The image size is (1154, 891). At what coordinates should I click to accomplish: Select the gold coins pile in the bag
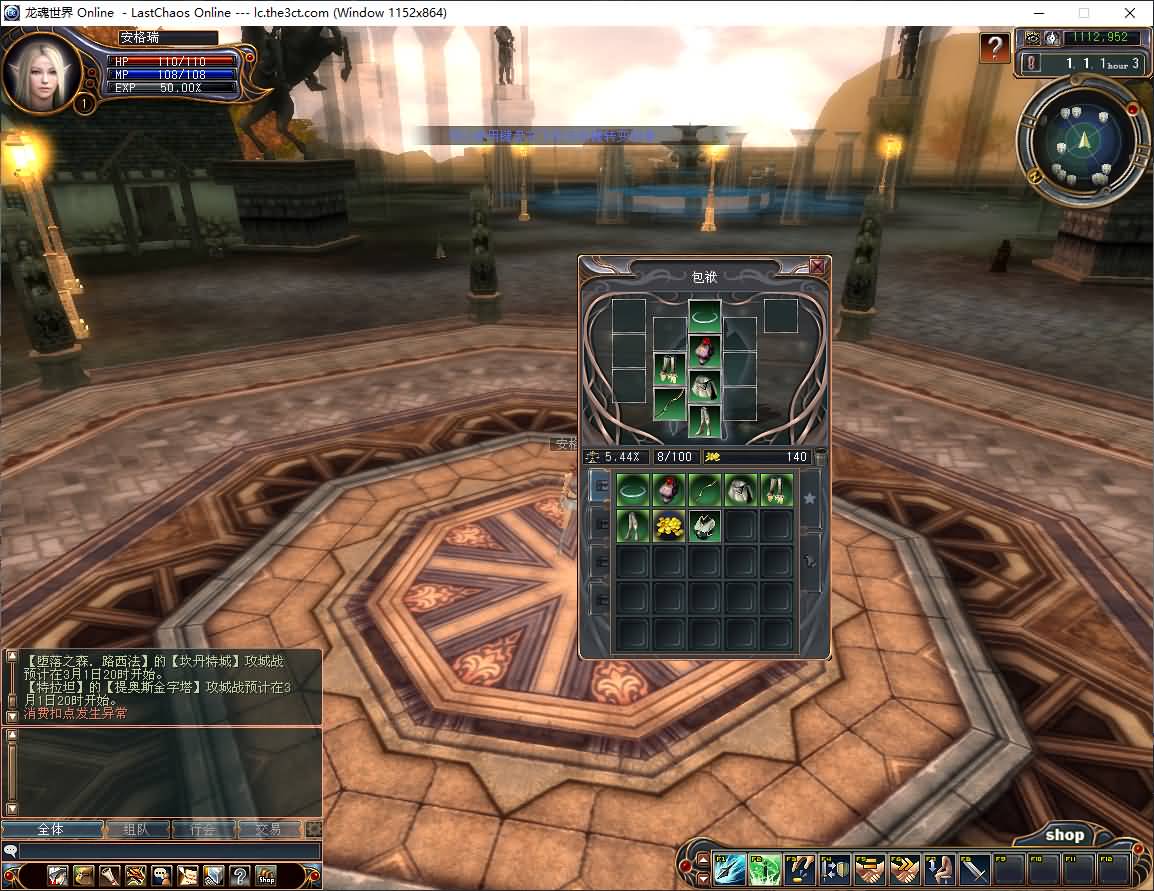tap(668, 525)
